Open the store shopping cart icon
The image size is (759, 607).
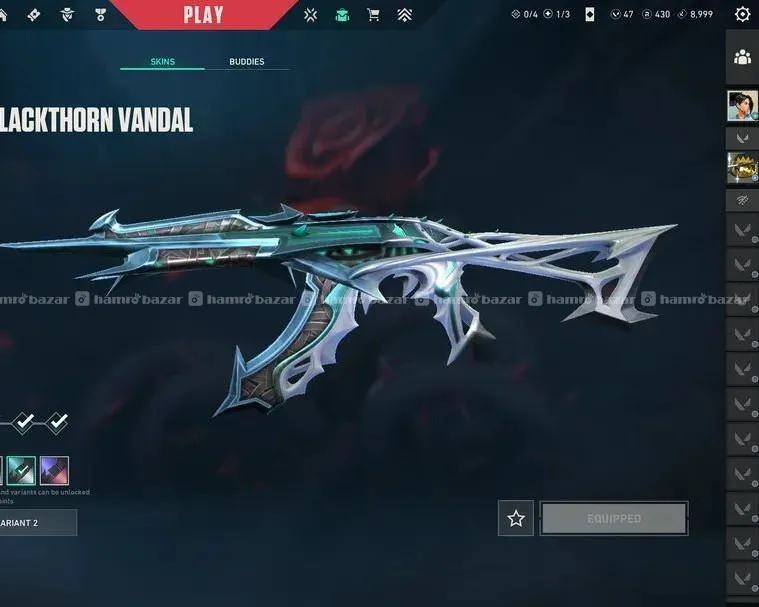coord(373,14)
